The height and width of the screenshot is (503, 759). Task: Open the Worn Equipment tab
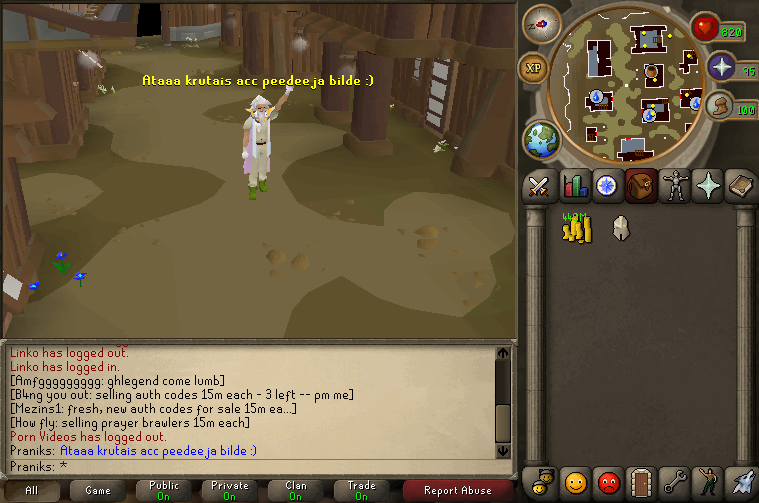(675, 185)
